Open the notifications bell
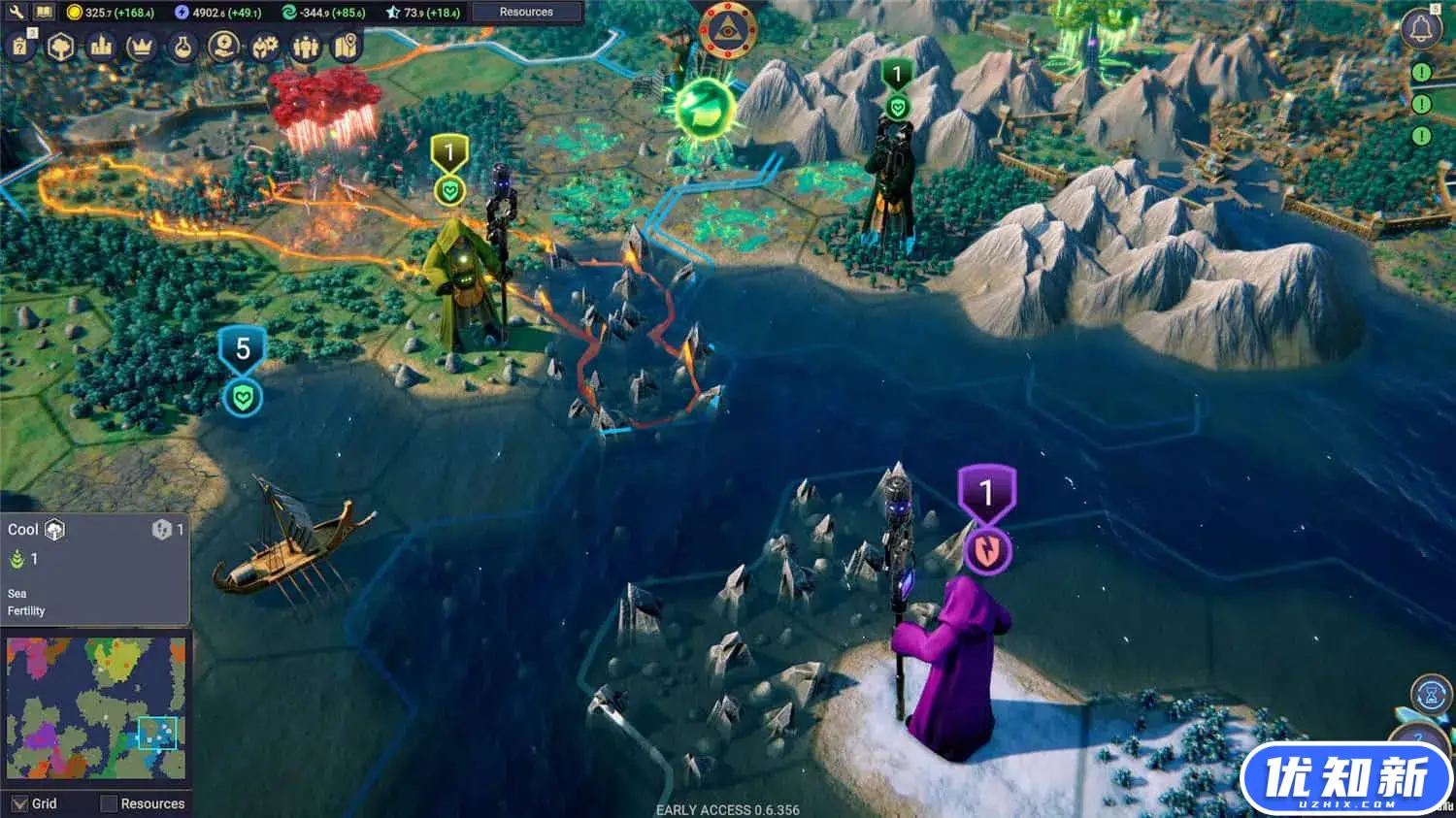The image size is (1456, 818). pos(1421,29)
